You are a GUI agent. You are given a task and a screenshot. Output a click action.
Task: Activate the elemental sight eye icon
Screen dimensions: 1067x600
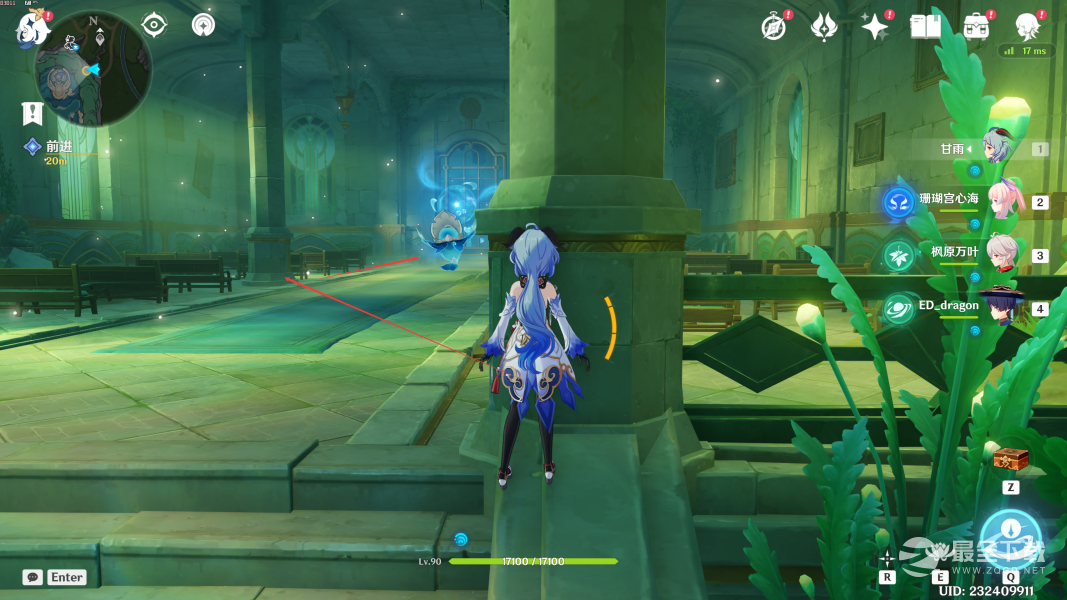[x=154, y=24]
